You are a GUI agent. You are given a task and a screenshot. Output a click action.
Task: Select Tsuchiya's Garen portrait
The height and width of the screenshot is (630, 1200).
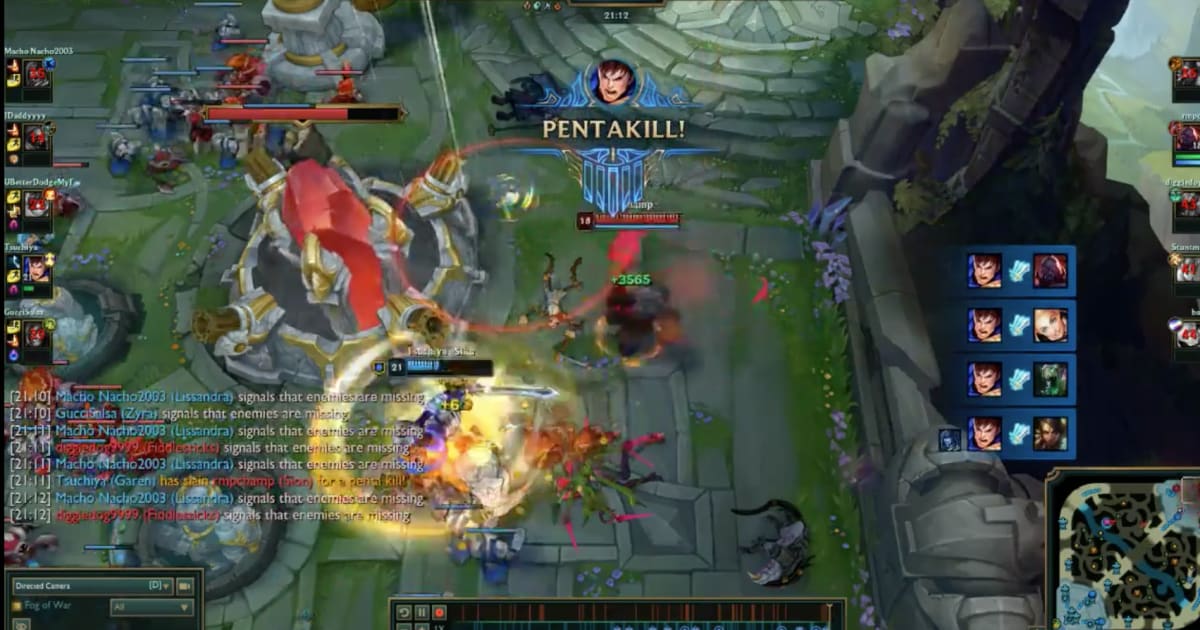tap(37, 269)
